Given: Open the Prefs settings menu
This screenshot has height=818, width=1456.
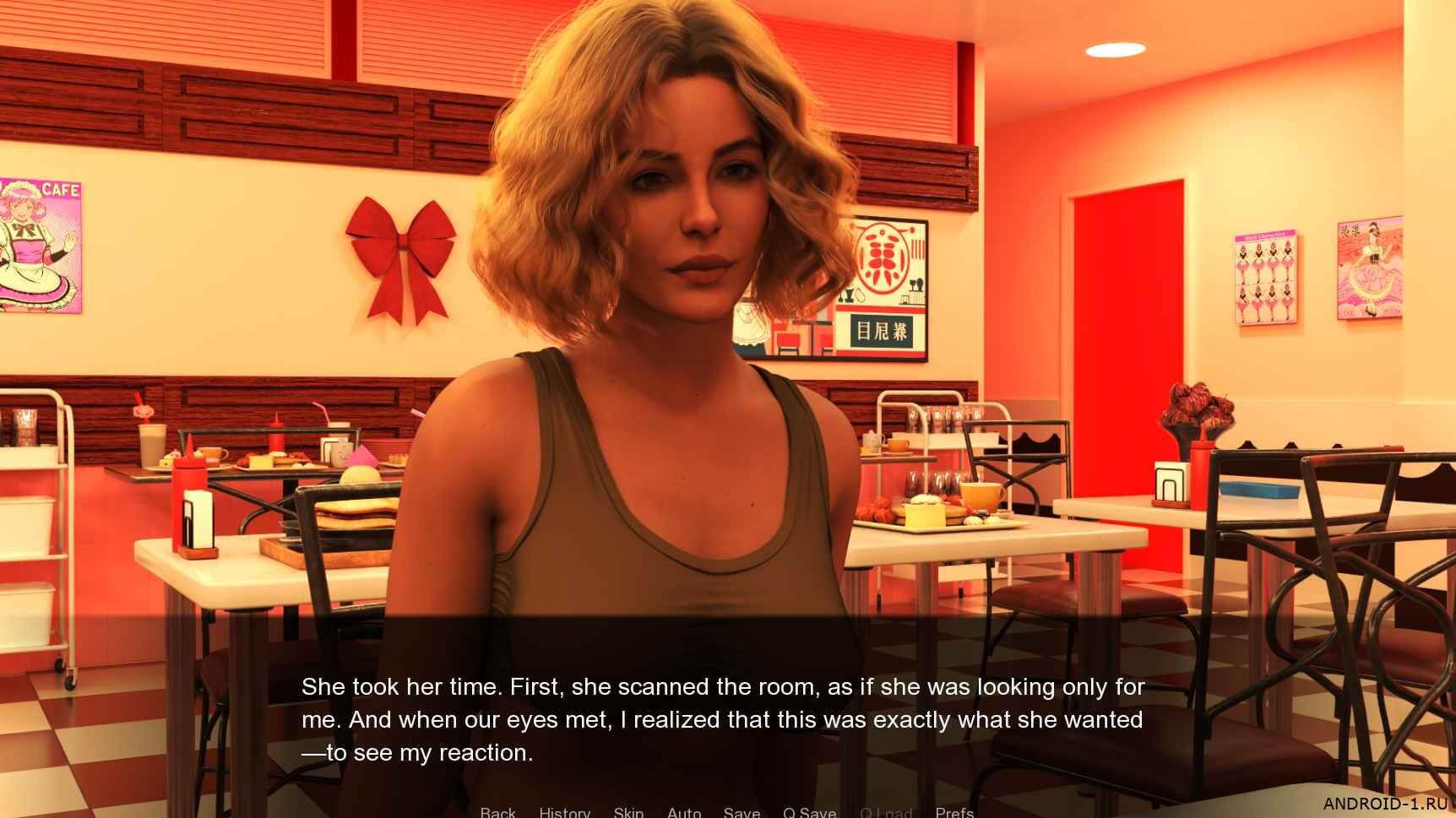Looking at the screenshot, I should point(954,812).
